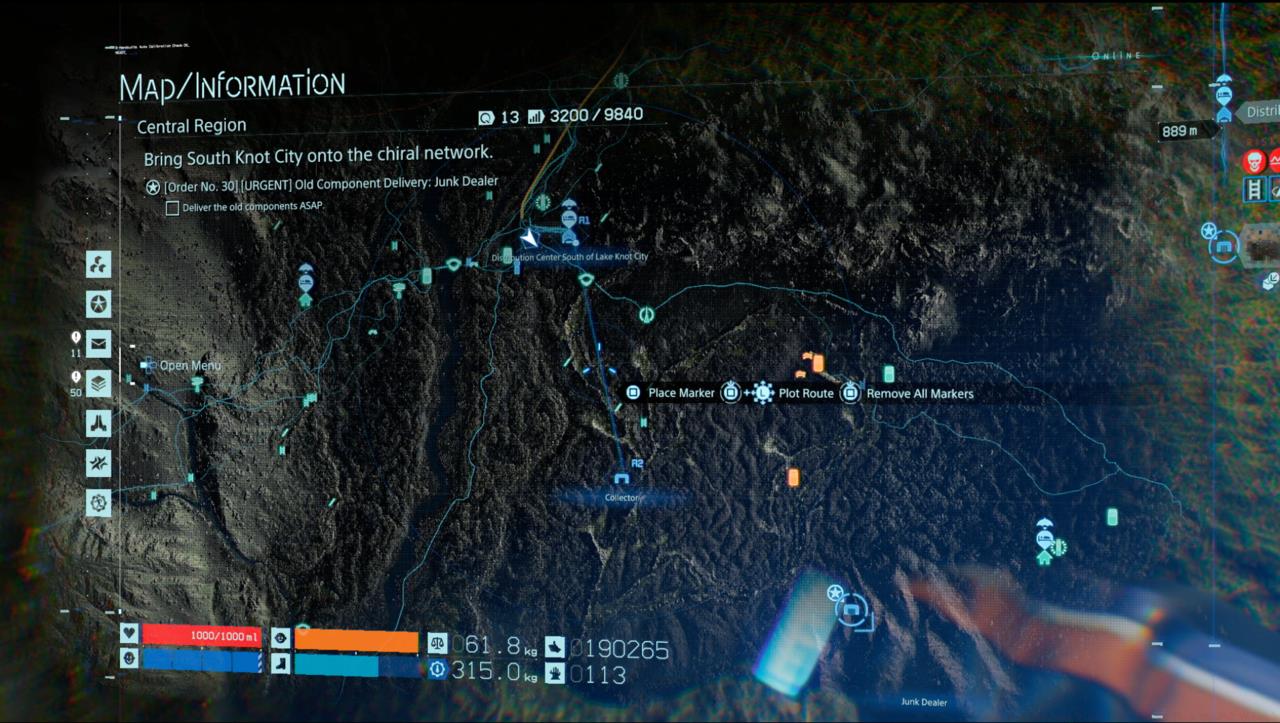Select the praying-hands sidebar icon
Image resolution: width=1280 pixels, height=723 pixels.
coord(98,423)
